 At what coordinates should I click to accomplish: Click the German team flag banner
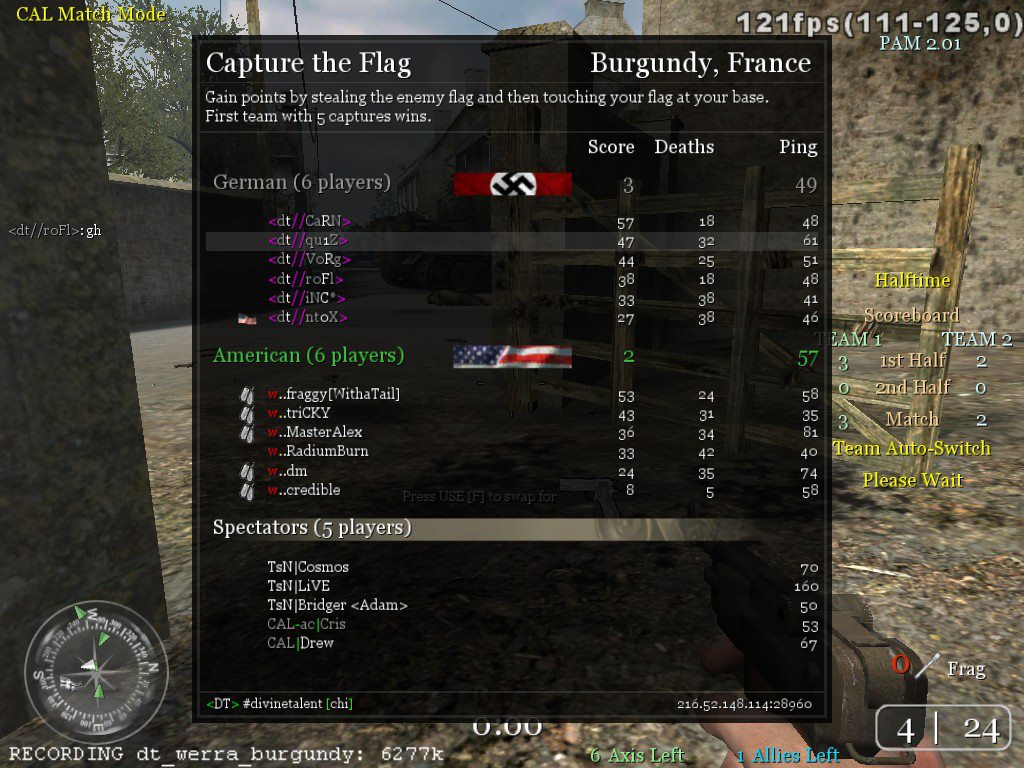click(512, 184)
